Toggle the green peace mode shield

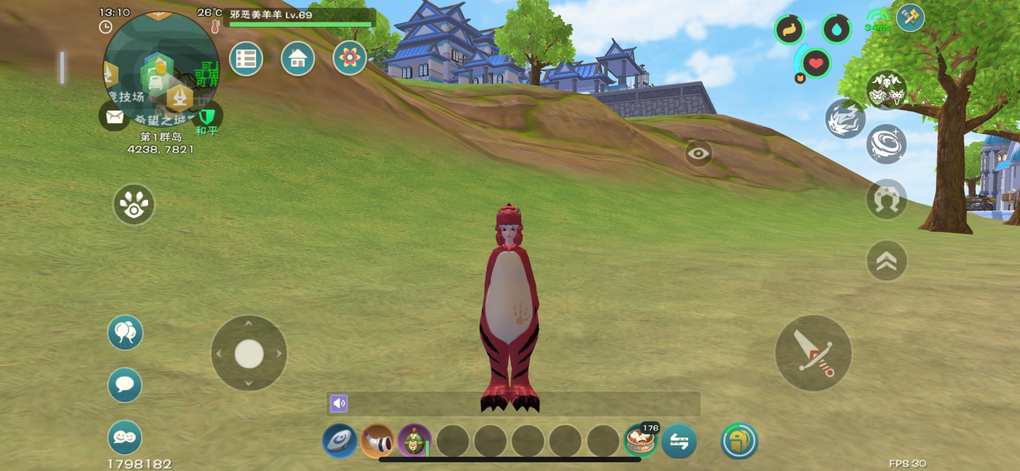[x=207, y=117]
